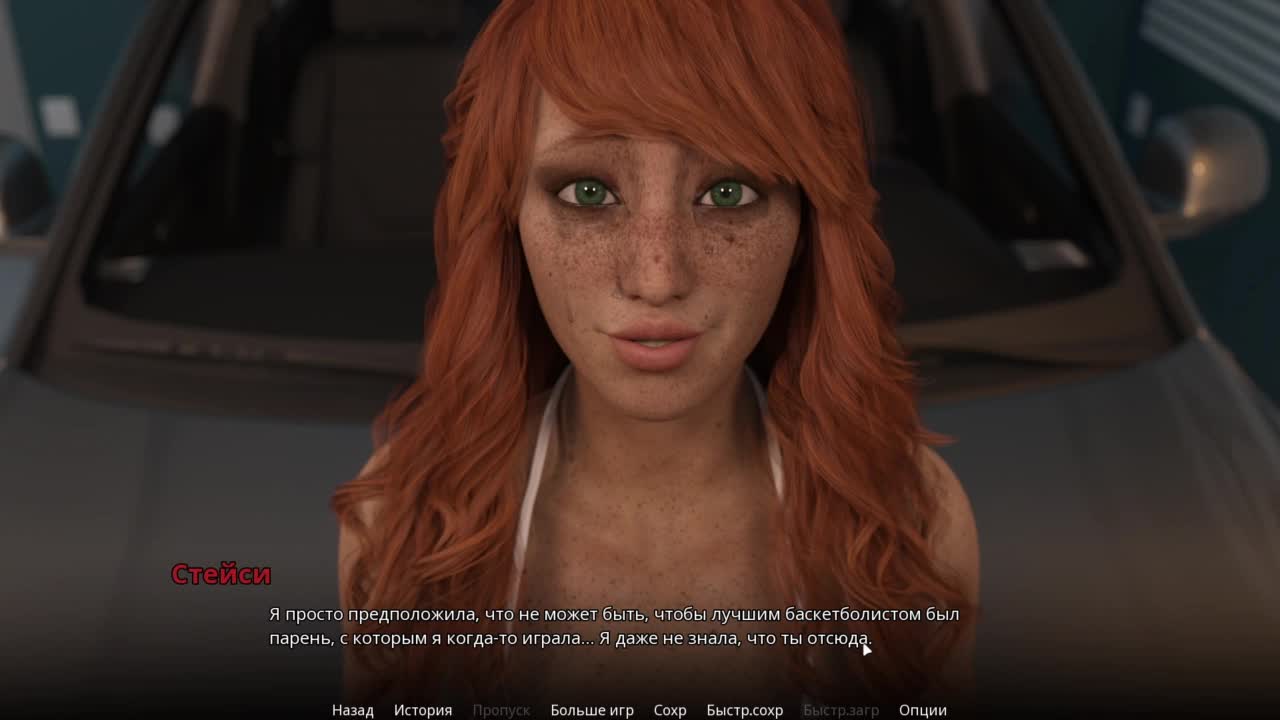The image size is (1280, 720).
Task: Quick save with Быстр.сохр
Action: point(744,710)
